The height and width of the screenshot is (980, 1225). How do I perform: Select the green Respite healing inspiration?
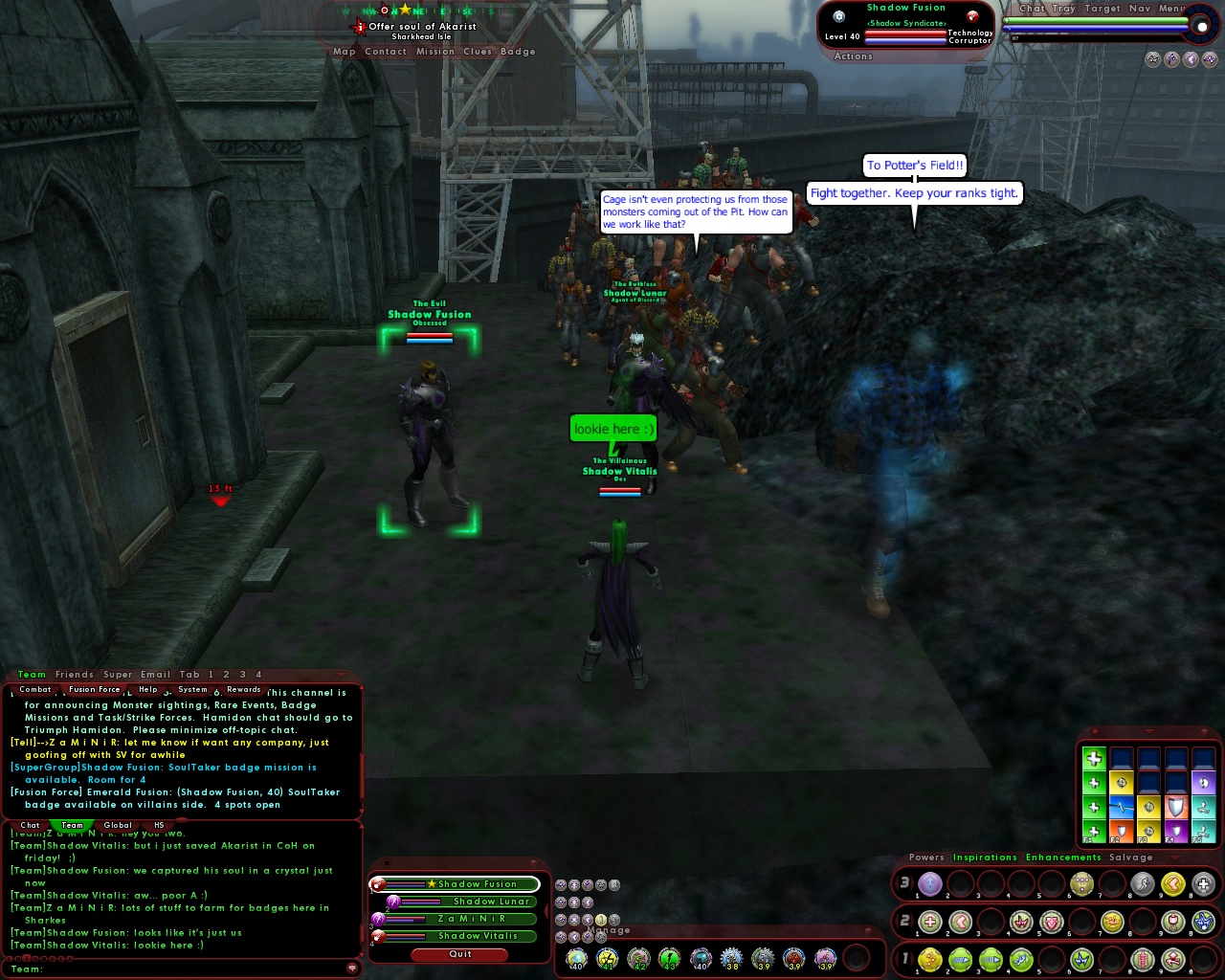tap(1094, 761)
